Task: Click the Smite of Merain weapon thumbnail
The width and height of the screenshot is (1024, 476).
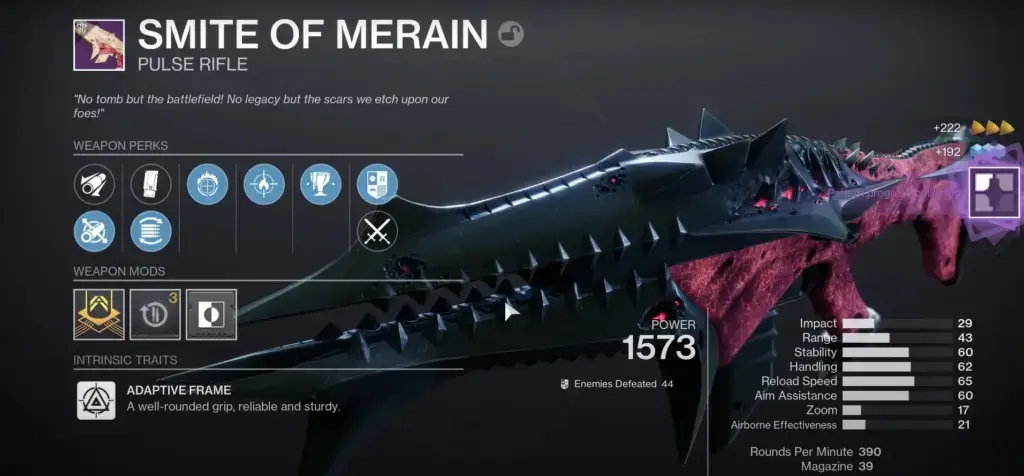Action: point(99,45)
